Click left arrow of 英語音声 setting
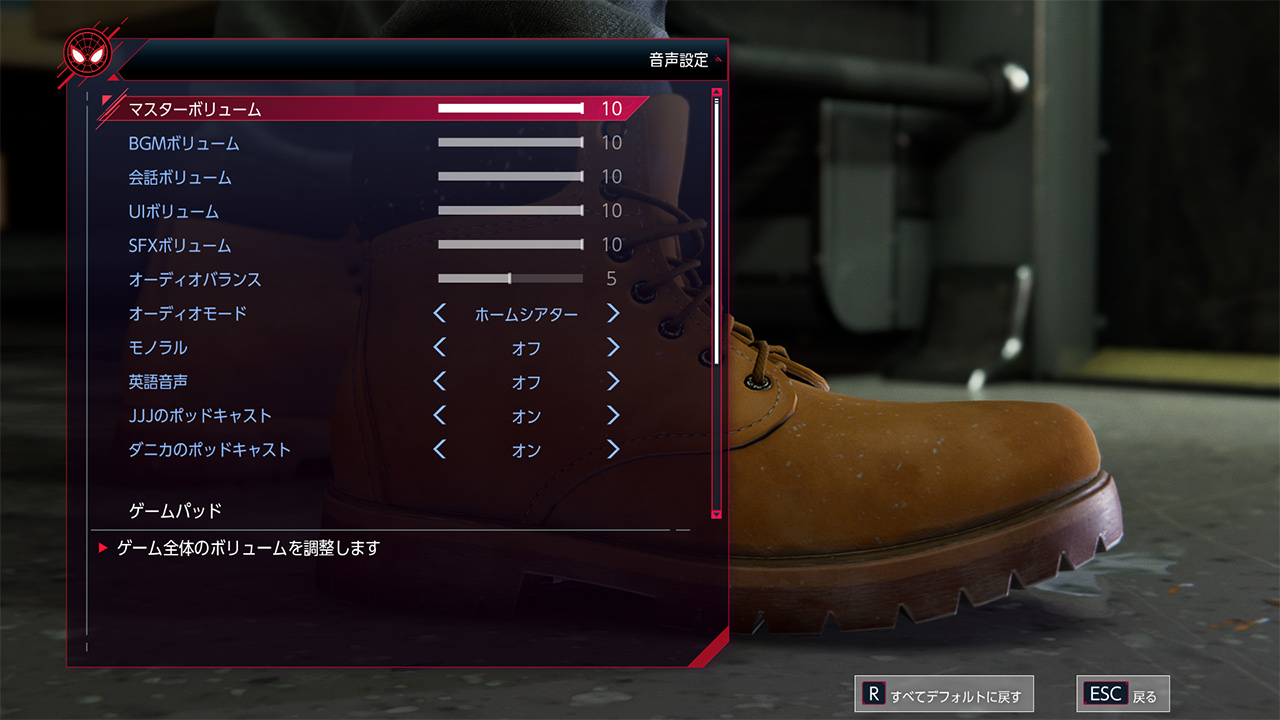 coord(440,382)
